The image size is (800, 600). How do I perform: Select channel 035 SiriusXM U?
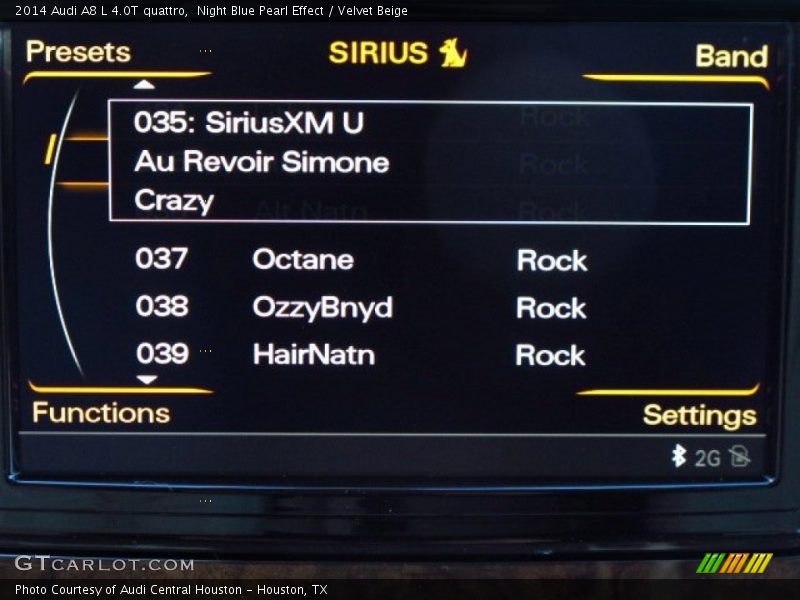[429, 162]
